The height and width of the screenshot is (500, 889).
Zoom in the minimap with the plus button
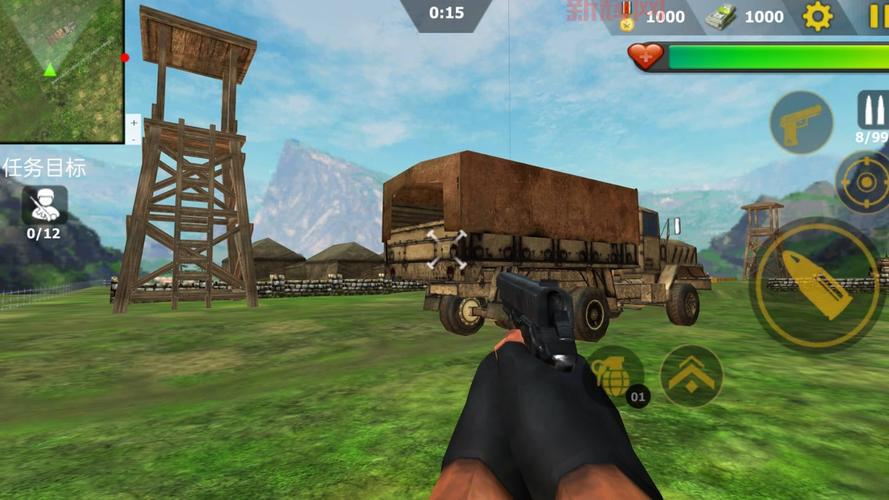click(134, 122)
